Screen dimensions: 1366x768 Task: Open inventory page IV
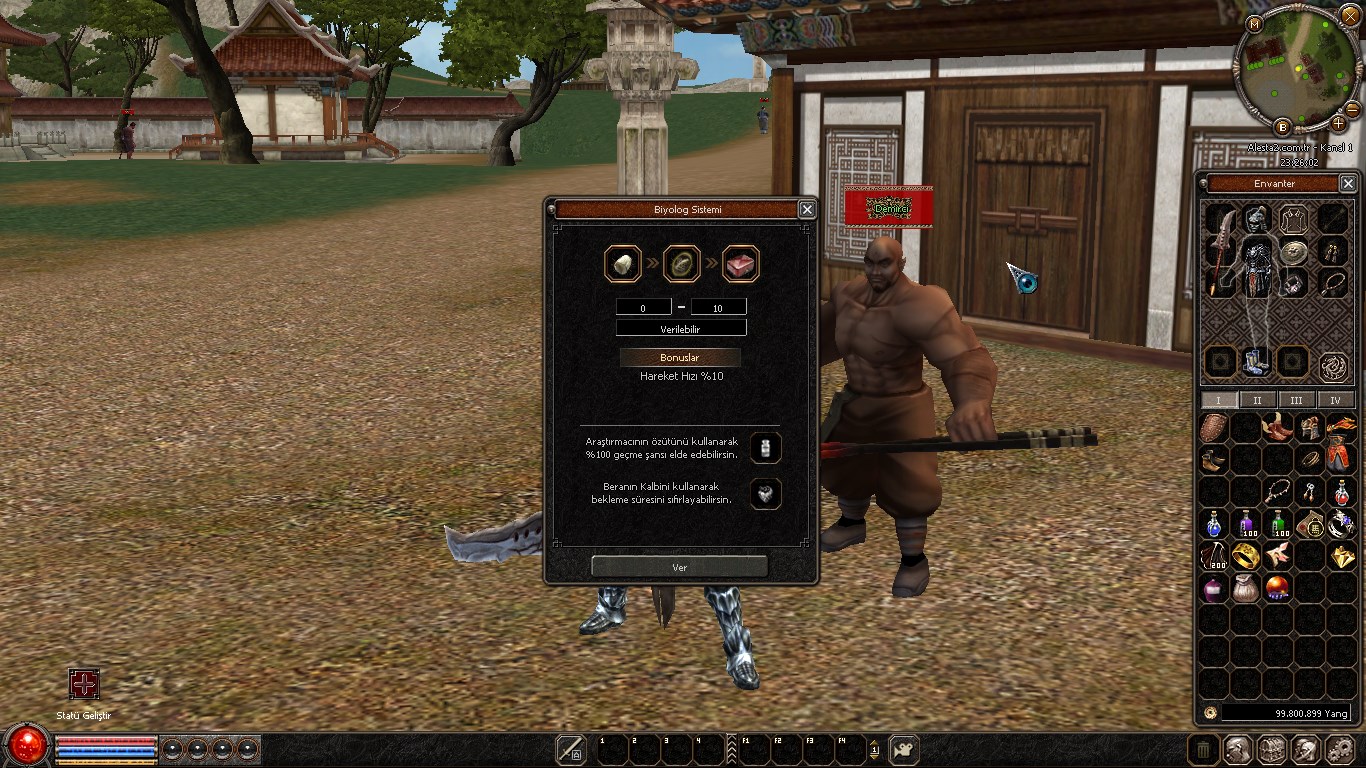[1335, 400]
